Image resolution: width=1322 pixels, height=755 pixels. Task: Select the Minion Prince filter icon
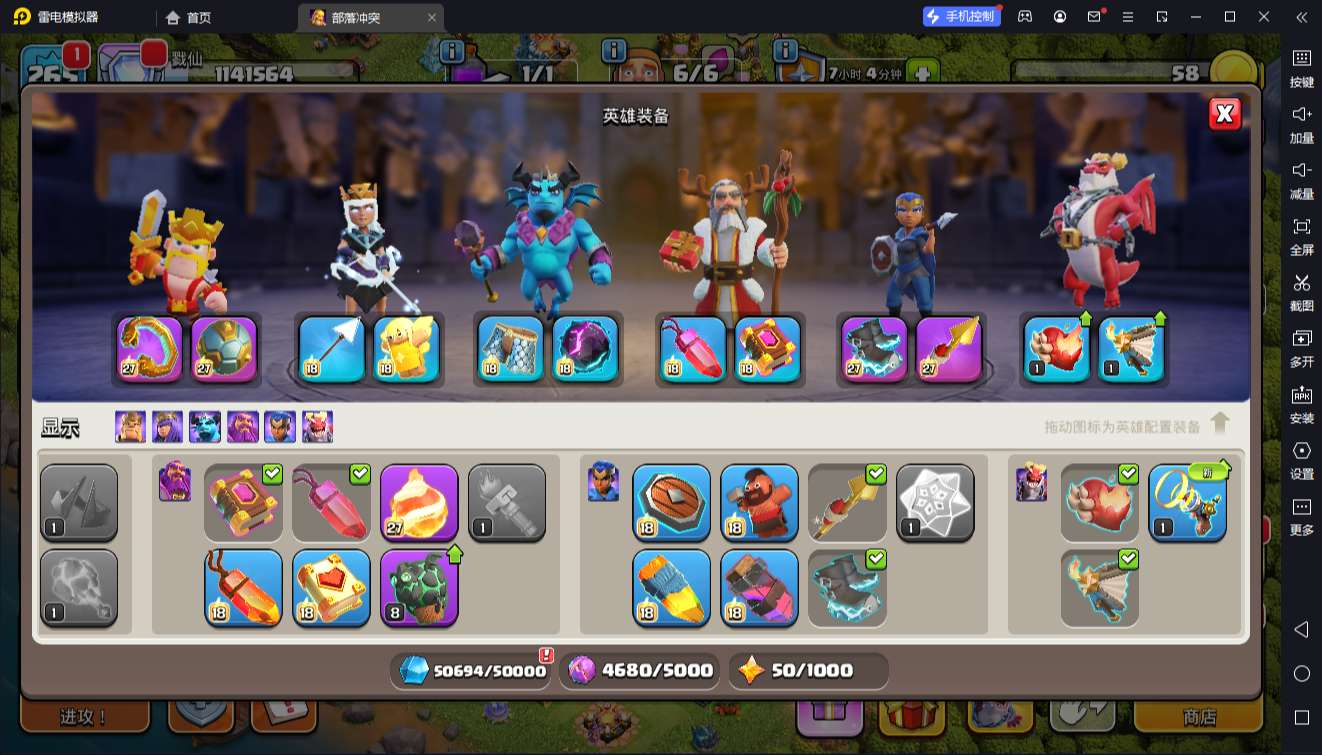tap(205, 427)
